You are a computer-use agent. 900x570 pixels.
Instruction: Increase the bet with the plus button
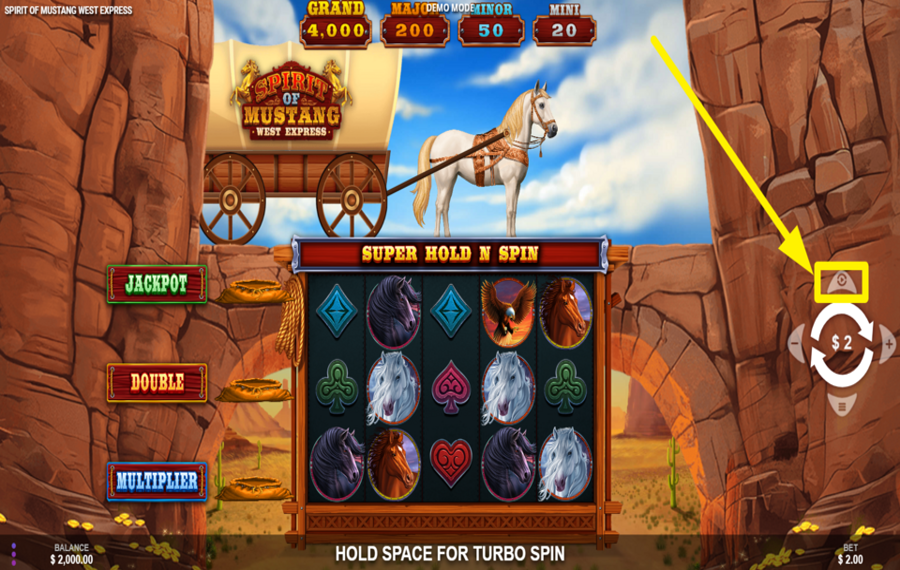pyautogui.click(x=888, y=344)
